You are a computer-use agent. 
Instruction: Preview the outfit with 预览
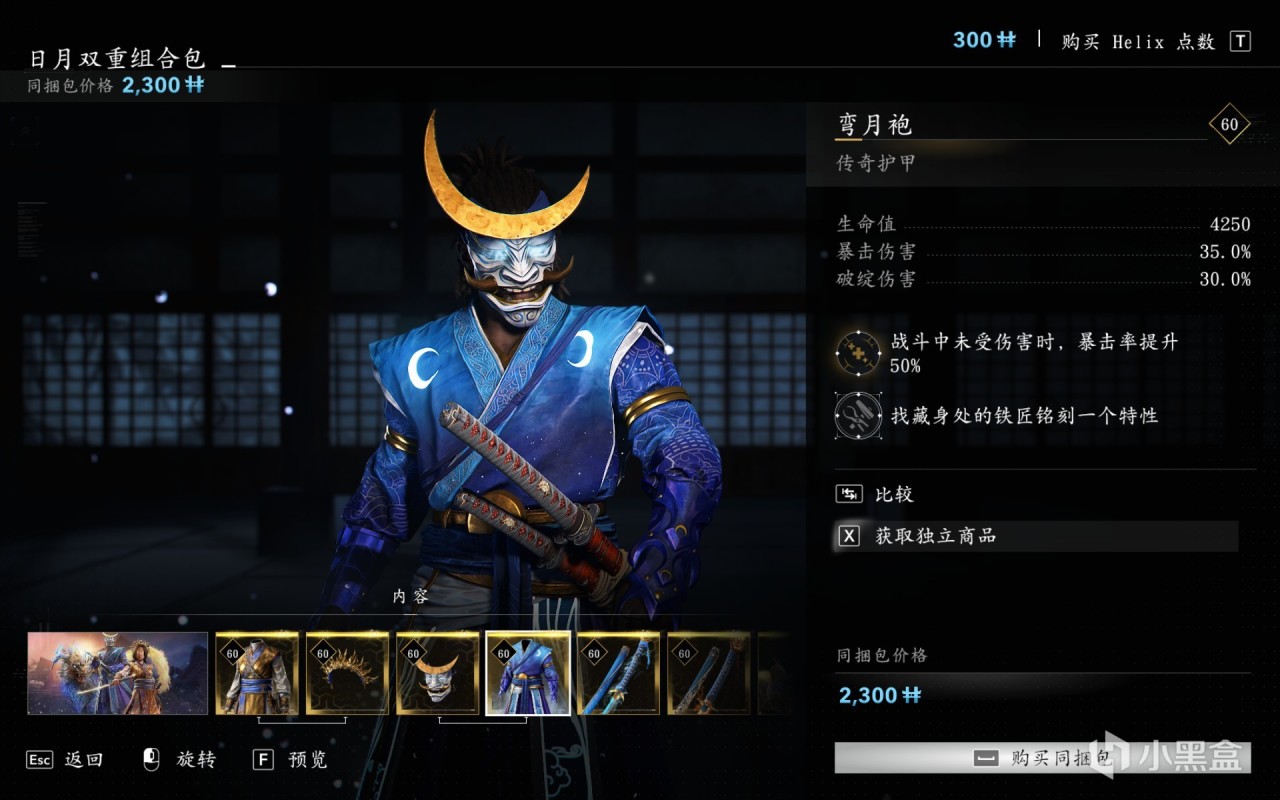point(291,760)
